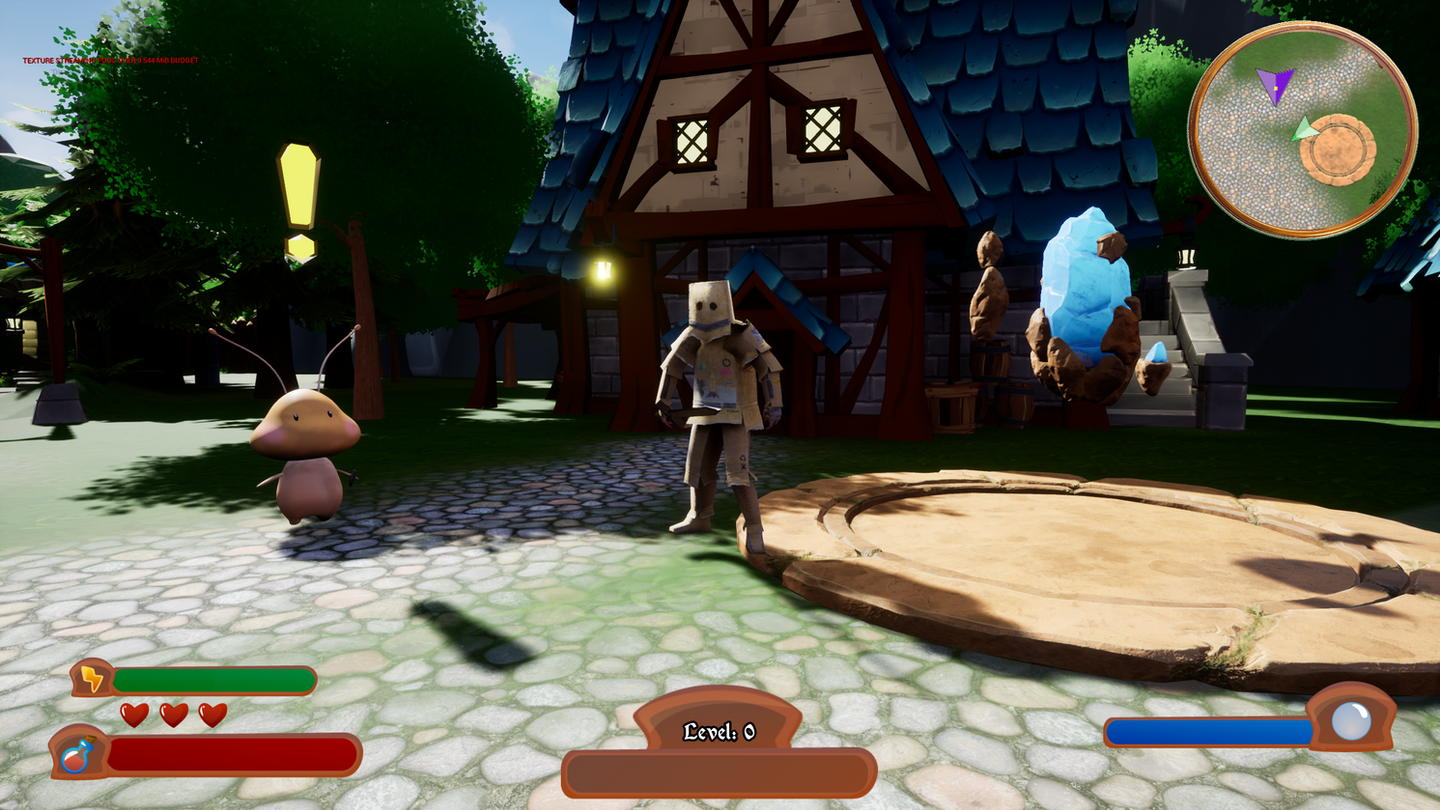Click the Level: 0 banner
Screen dimensions: 1440x810
point(719,731)
